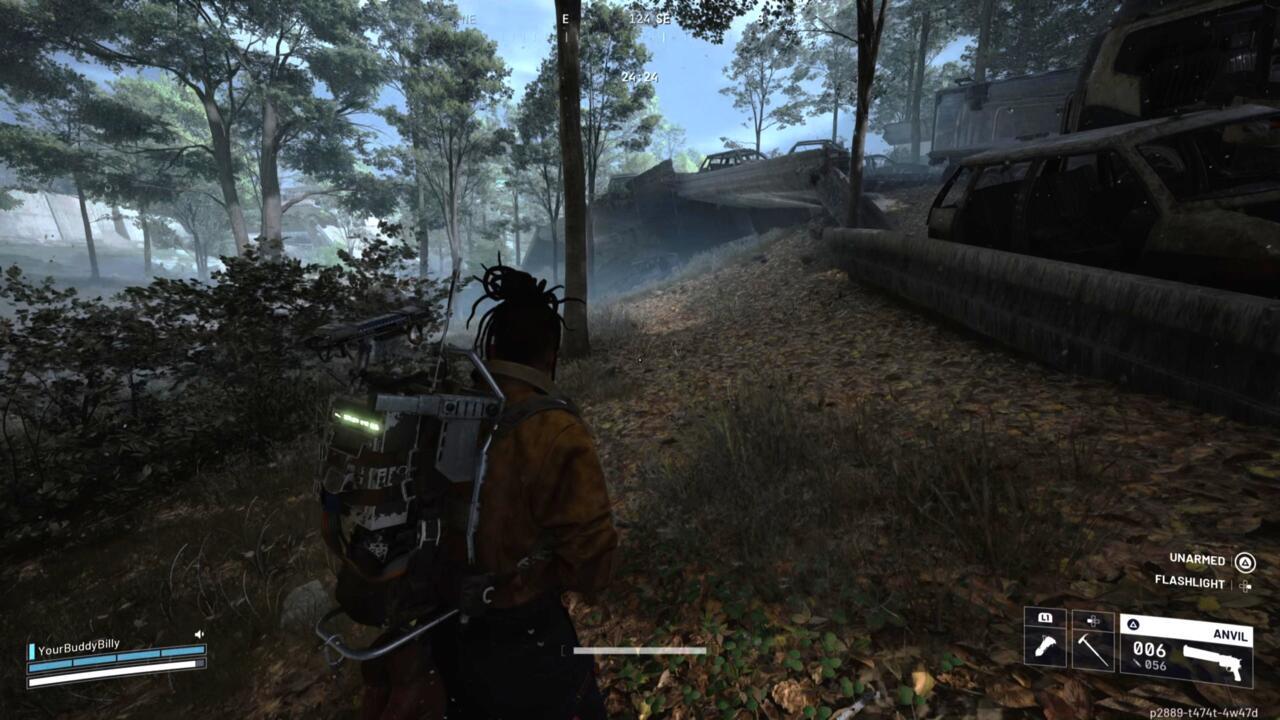The image size is (1280, 720).
Task: Select the knife melee weapon icon
Action: coord(1044,647)
